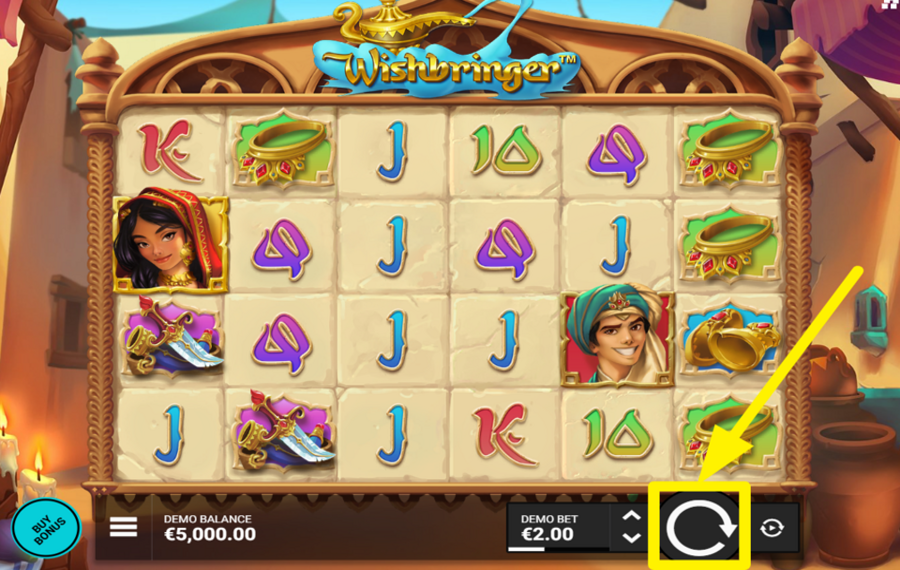Open the autoplay settings
The image size is (900, 570).
coord(772,527)
